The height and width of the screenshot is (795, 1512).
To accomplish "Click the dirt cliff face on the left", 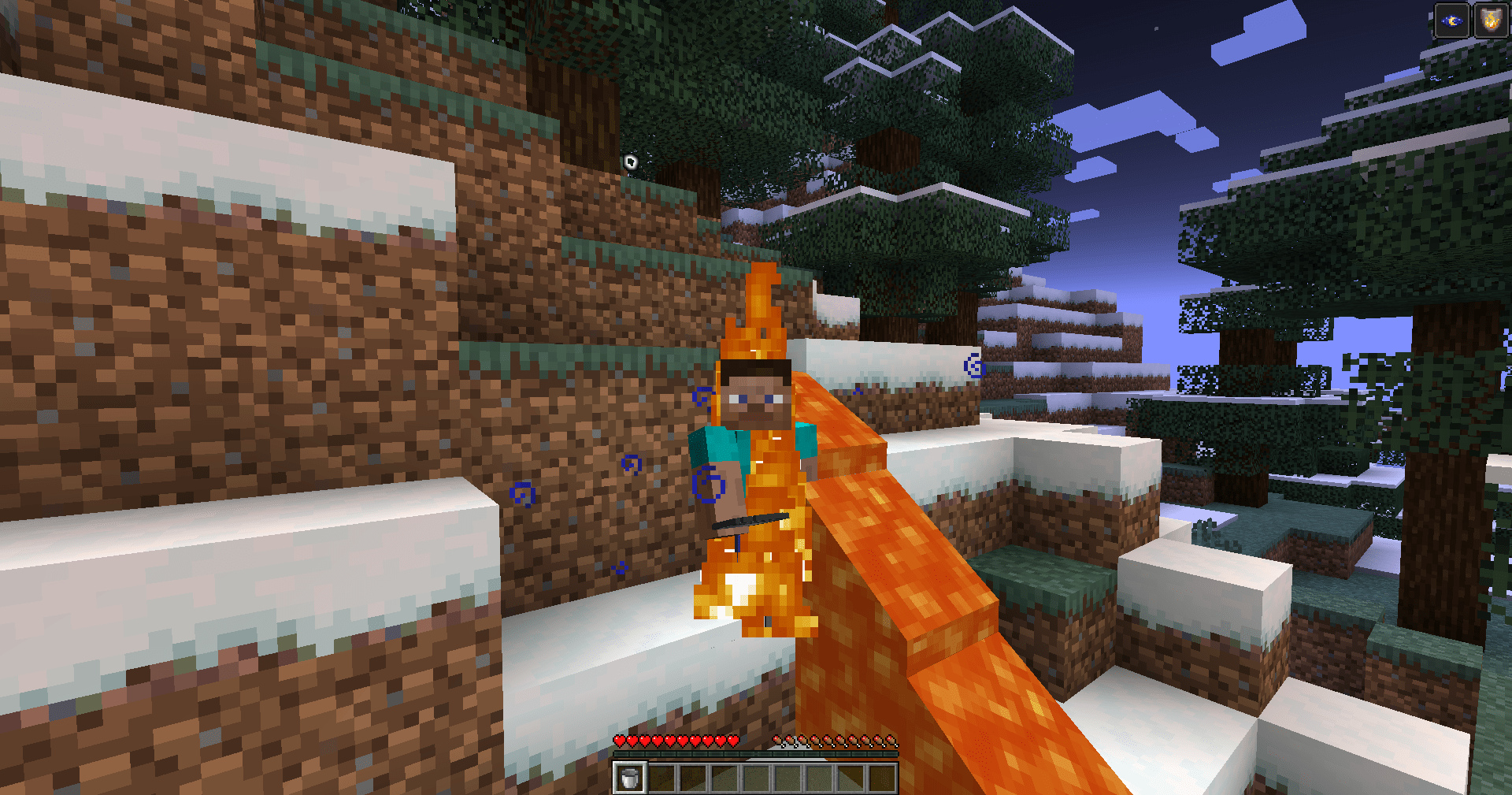I will (236, 355).
